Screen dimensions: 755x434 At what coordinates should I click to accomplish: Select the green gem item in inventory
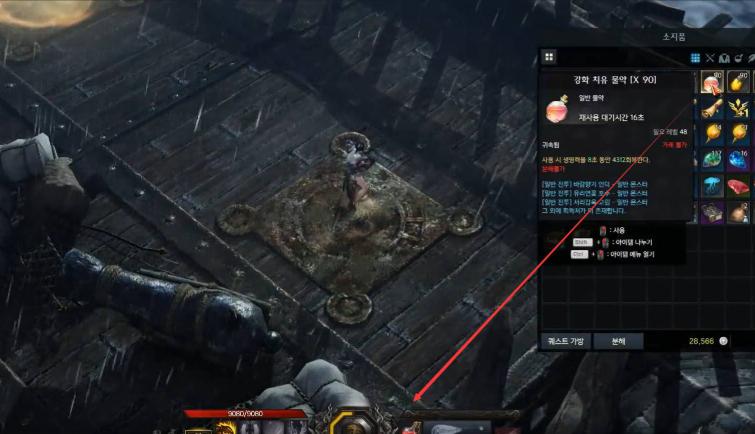(711, 160)
